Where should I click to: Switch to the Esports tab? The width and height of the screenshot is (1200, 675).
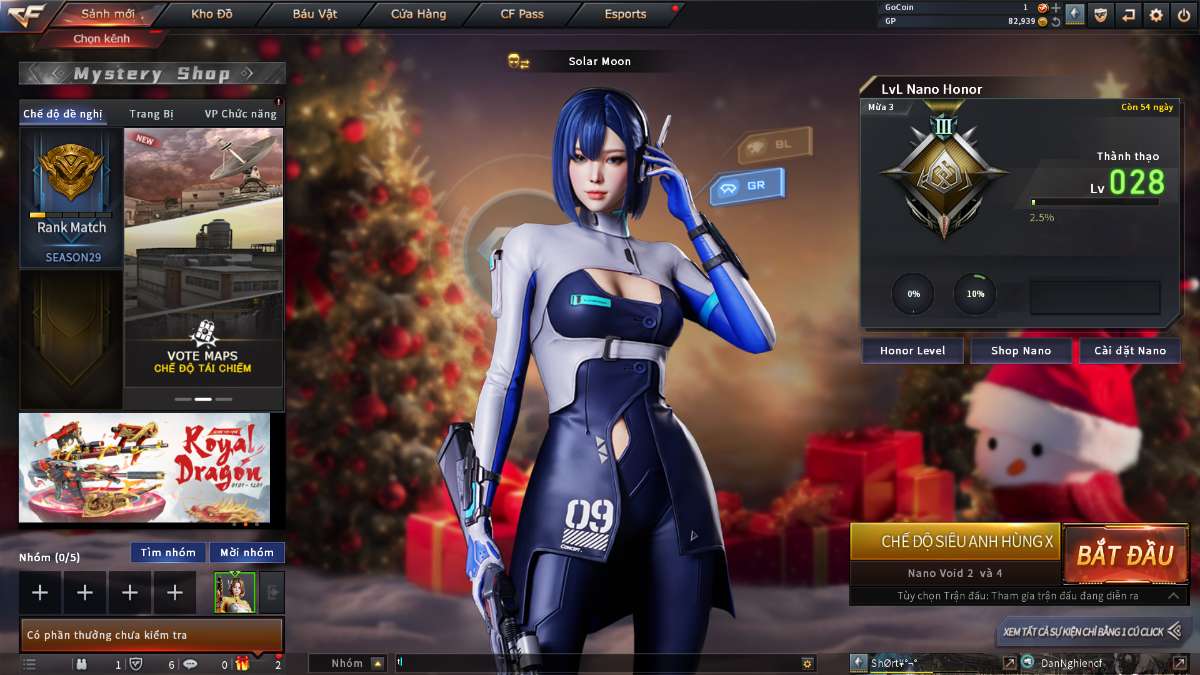pyautogui.click(x=625, y=14)
